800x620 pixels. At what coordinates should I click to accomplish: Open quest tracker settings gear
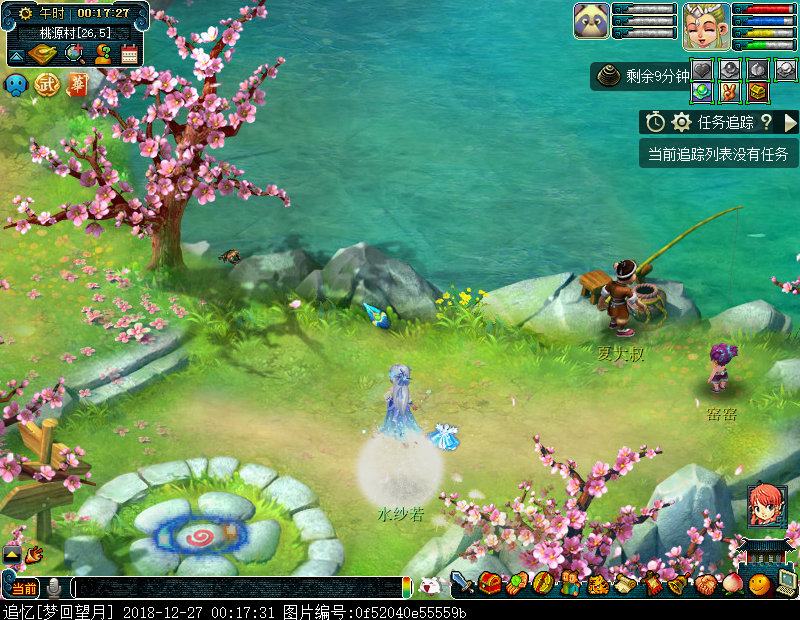tap(682, 122)
